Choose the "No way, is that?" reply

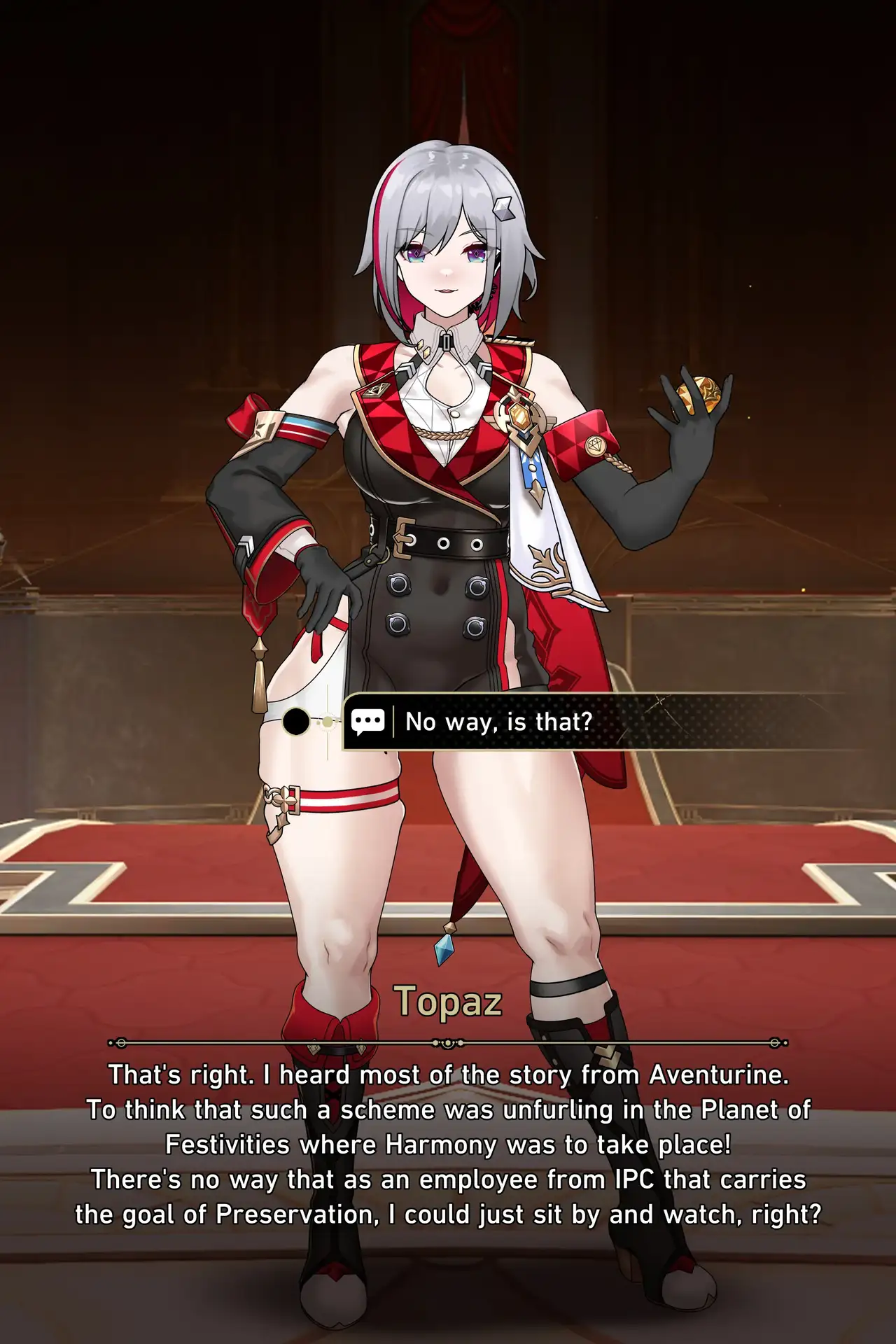[498, 722]
